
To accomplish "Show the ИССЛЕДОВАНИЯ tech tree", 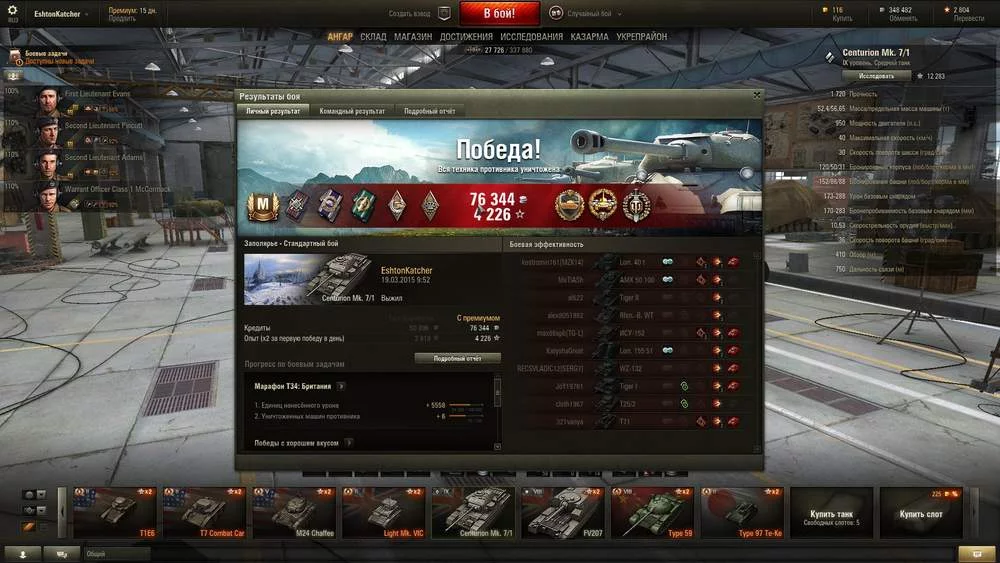I will pyautogui.click(x=531, y=37).
